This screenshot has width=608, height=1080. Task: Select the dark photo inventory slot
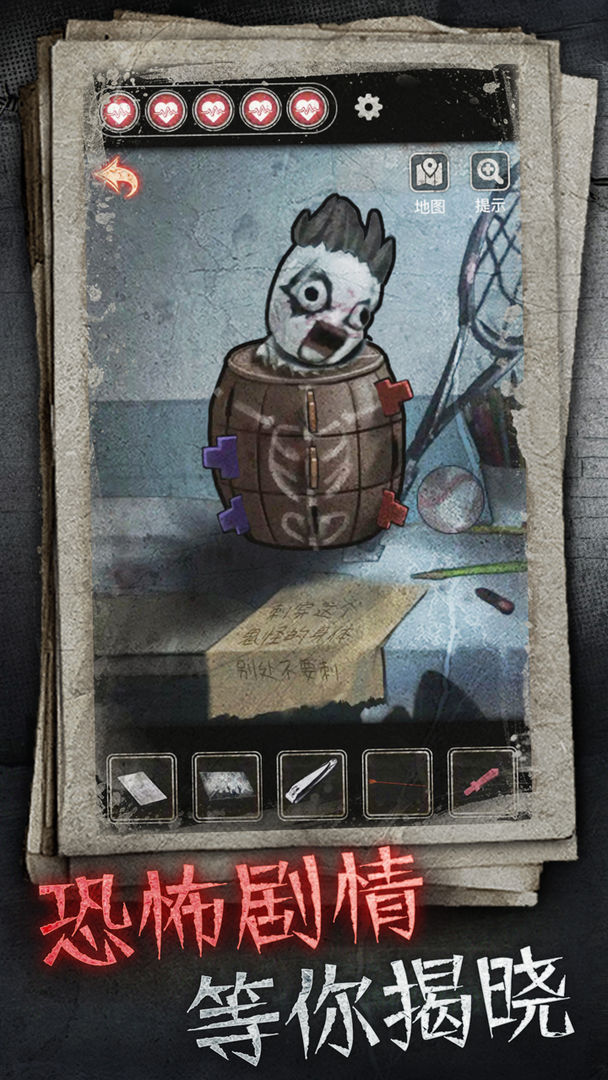[227, 787]
